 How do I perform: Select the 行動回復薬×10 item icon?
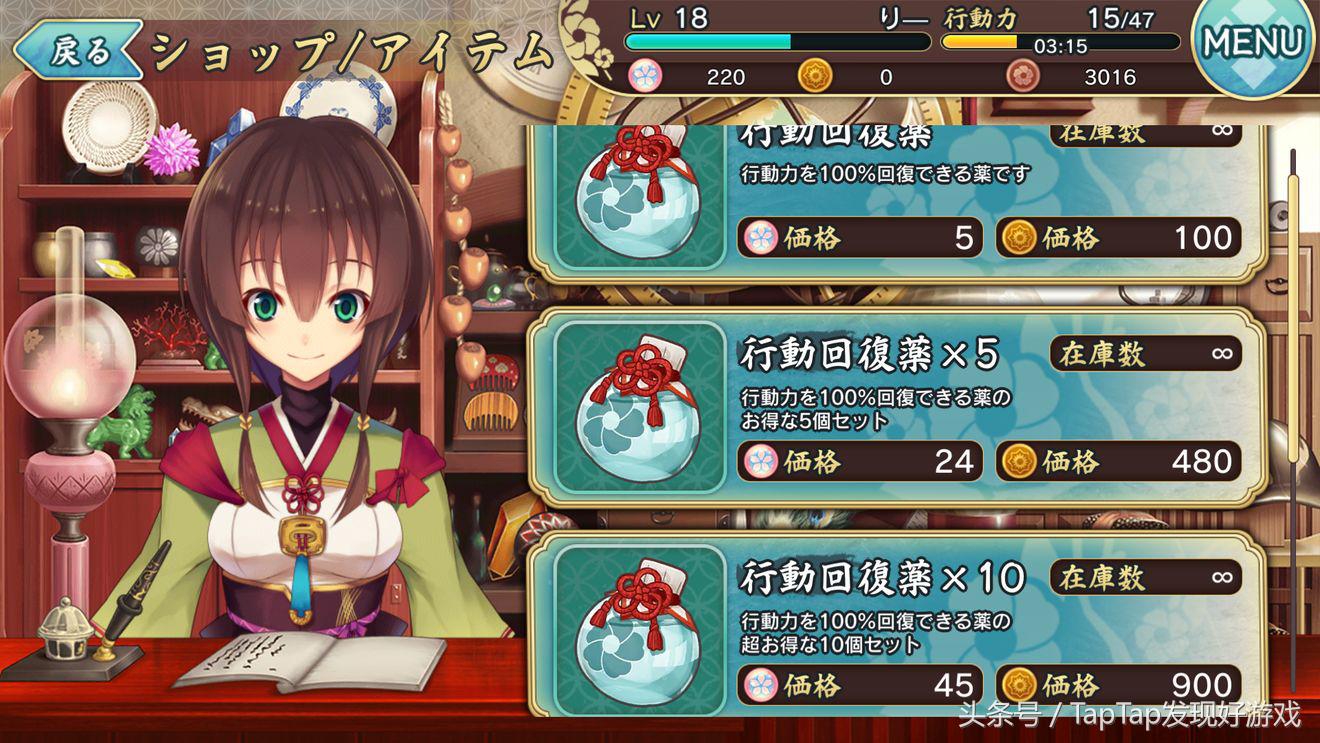(640, 630)
